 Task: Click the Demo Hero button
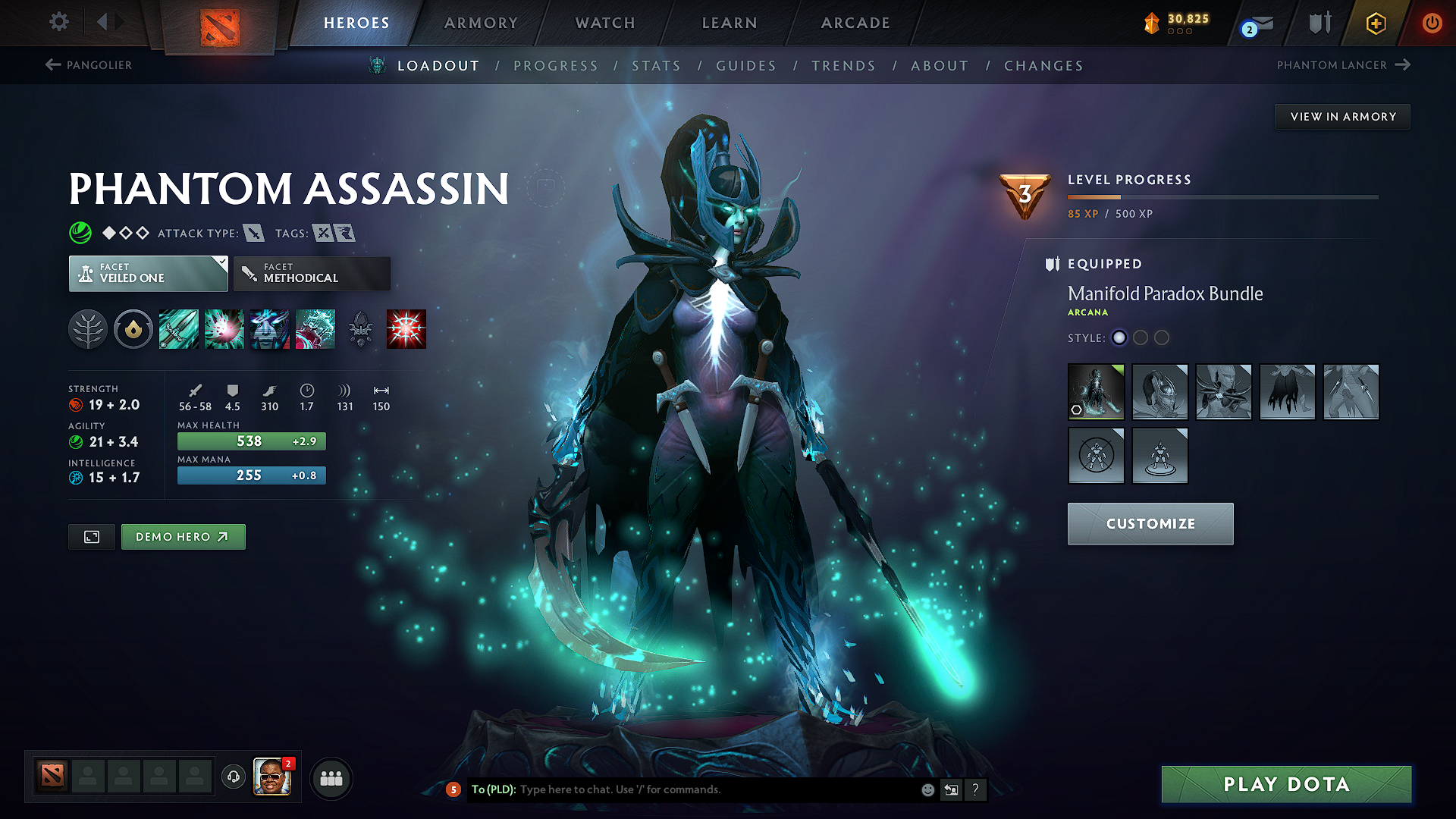(x=183, y=536)
